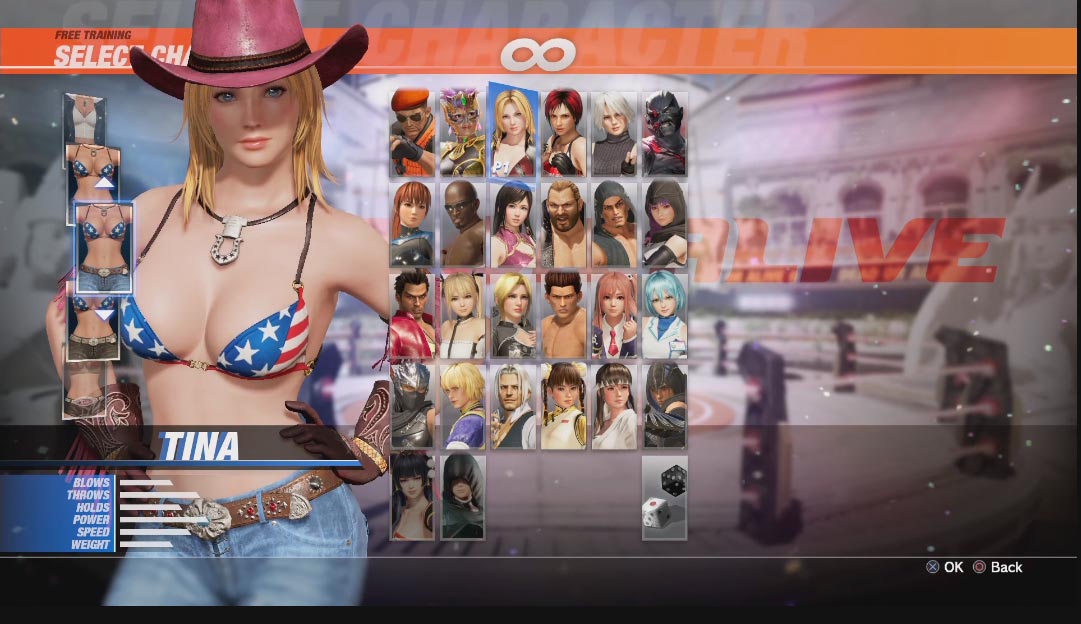This screenshot has height=624, width=1081.
Task: Choose the white top costume thumbnail
Action: click(x=84, y=117)
